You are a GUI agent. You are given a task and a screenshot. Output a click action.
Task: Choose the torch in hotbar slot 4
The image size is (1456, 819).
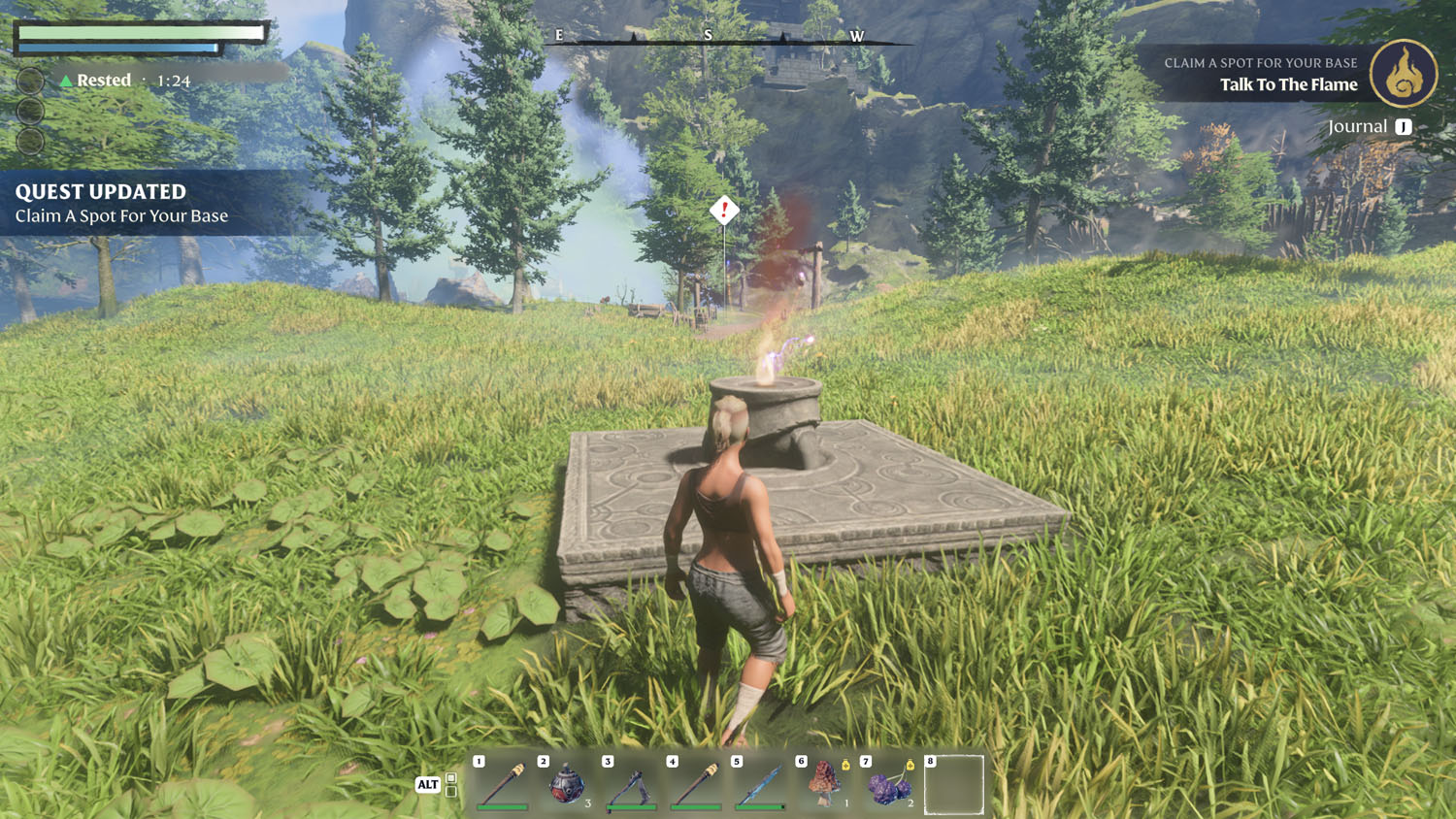click(x=696, y=783)
